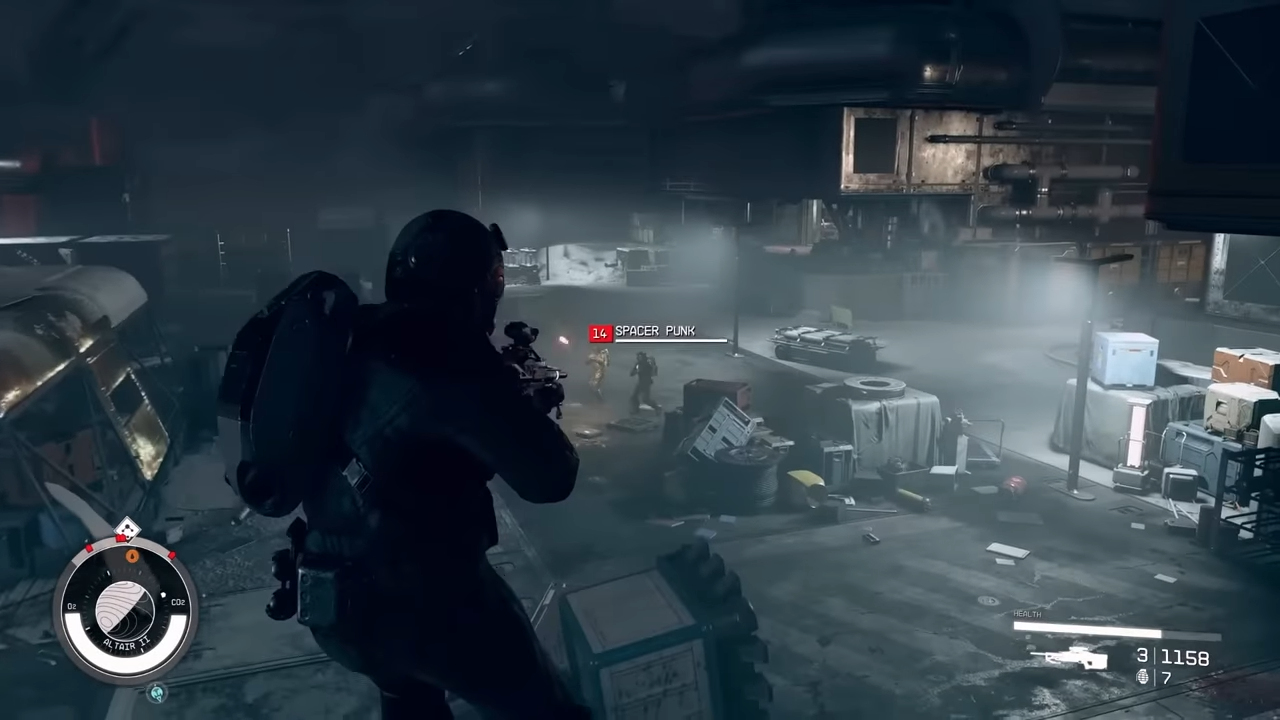Click the ammo reserve count 1158
This screenshot has height=720, width=1280.
tap(1186, 656)
